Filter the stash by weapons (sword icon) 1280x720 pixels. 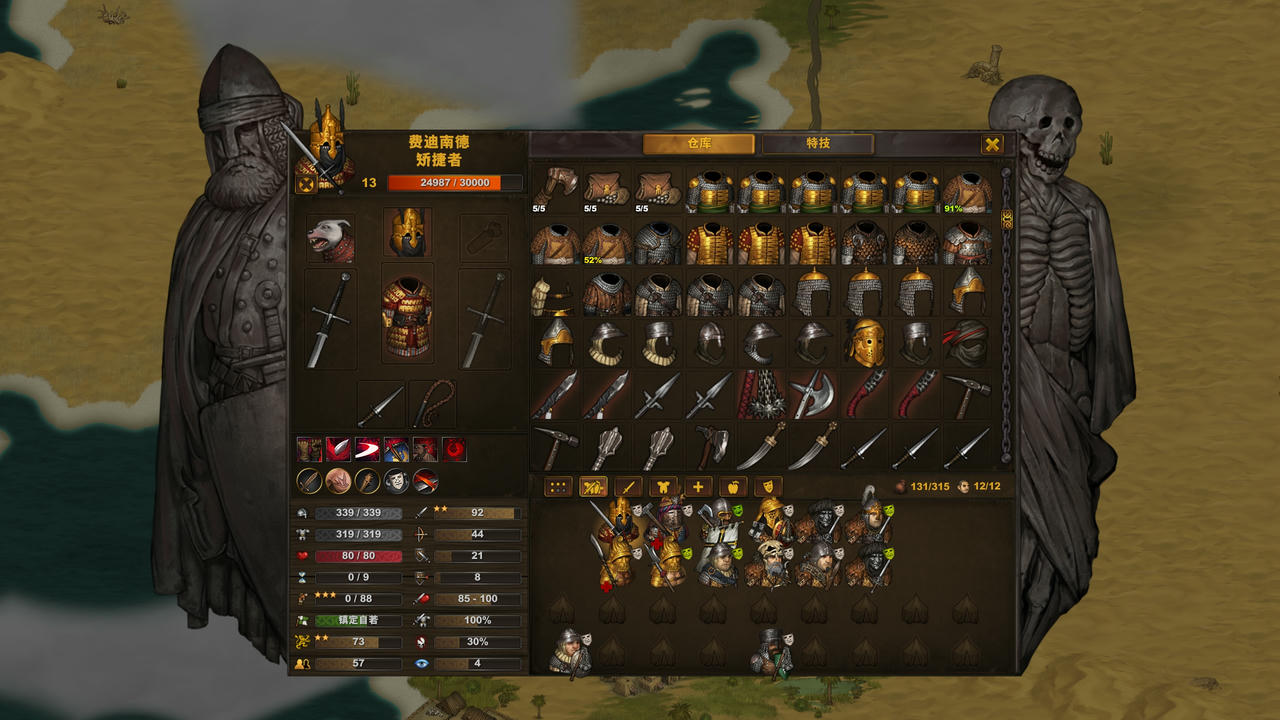(628, 487)
